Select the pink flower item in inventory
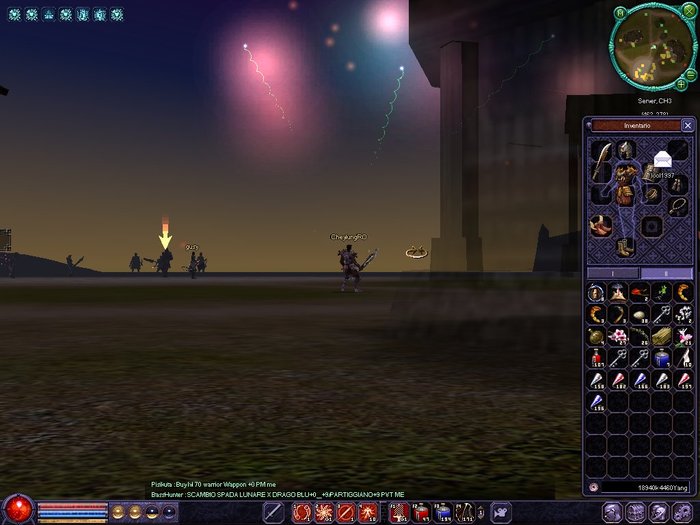 [617, 336]
